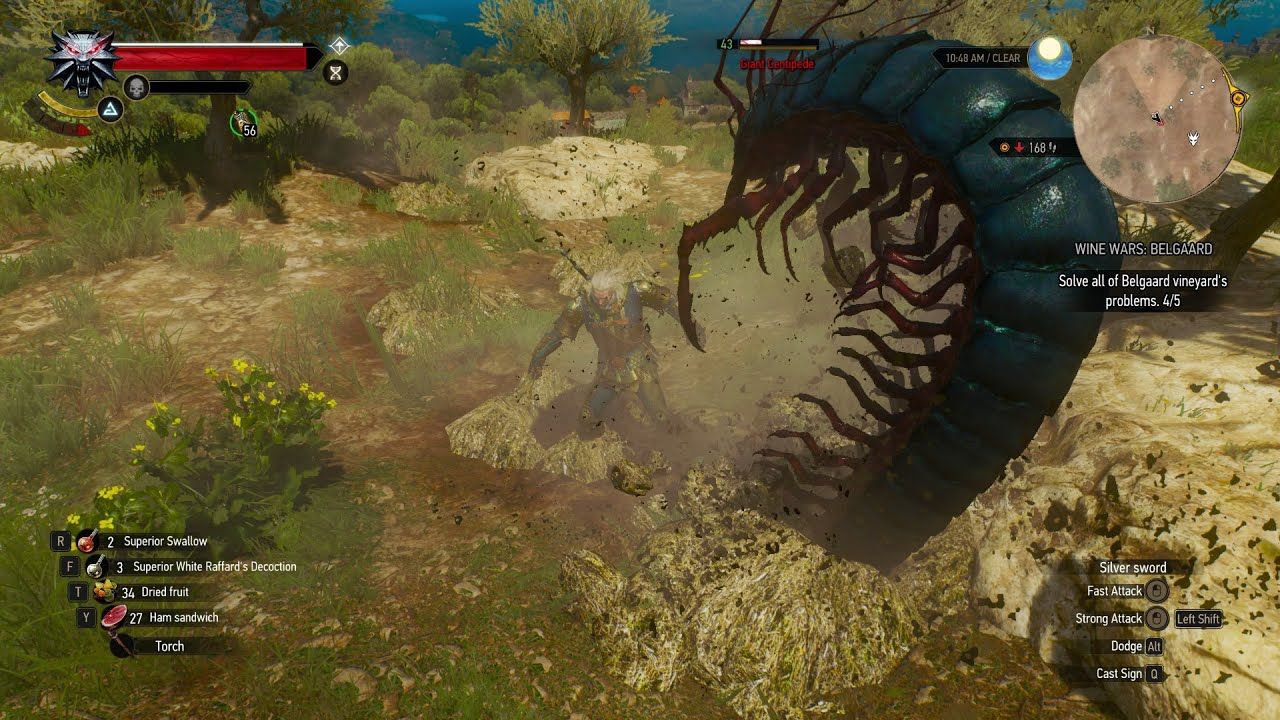Select the Superior Swallow potion icon
This screenshot has height=720, width=1280.
88,541
